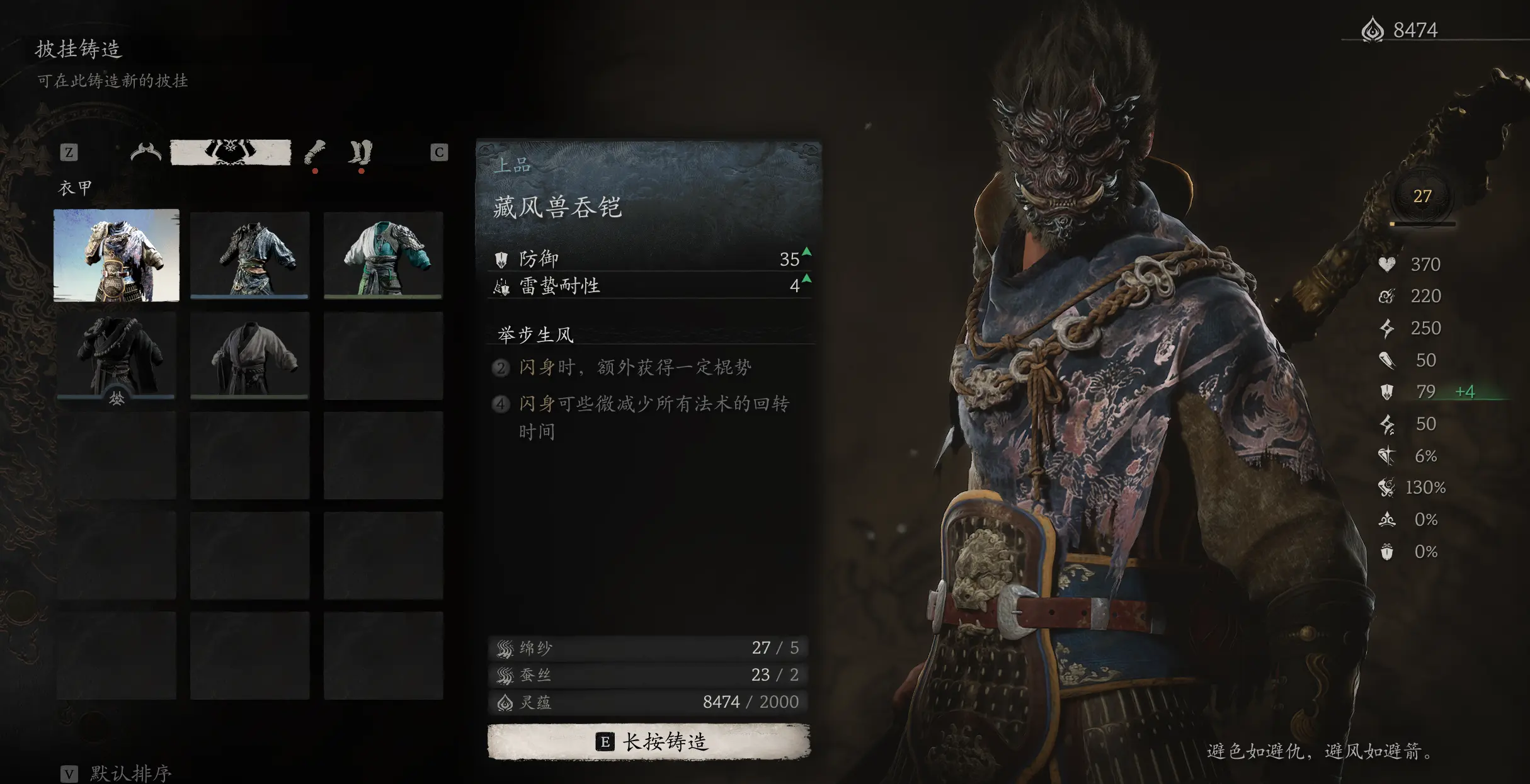1530x784 pixels.
Task: Select the 藏风兽吞铠 armor thumbnail
Action: (117, 255)
